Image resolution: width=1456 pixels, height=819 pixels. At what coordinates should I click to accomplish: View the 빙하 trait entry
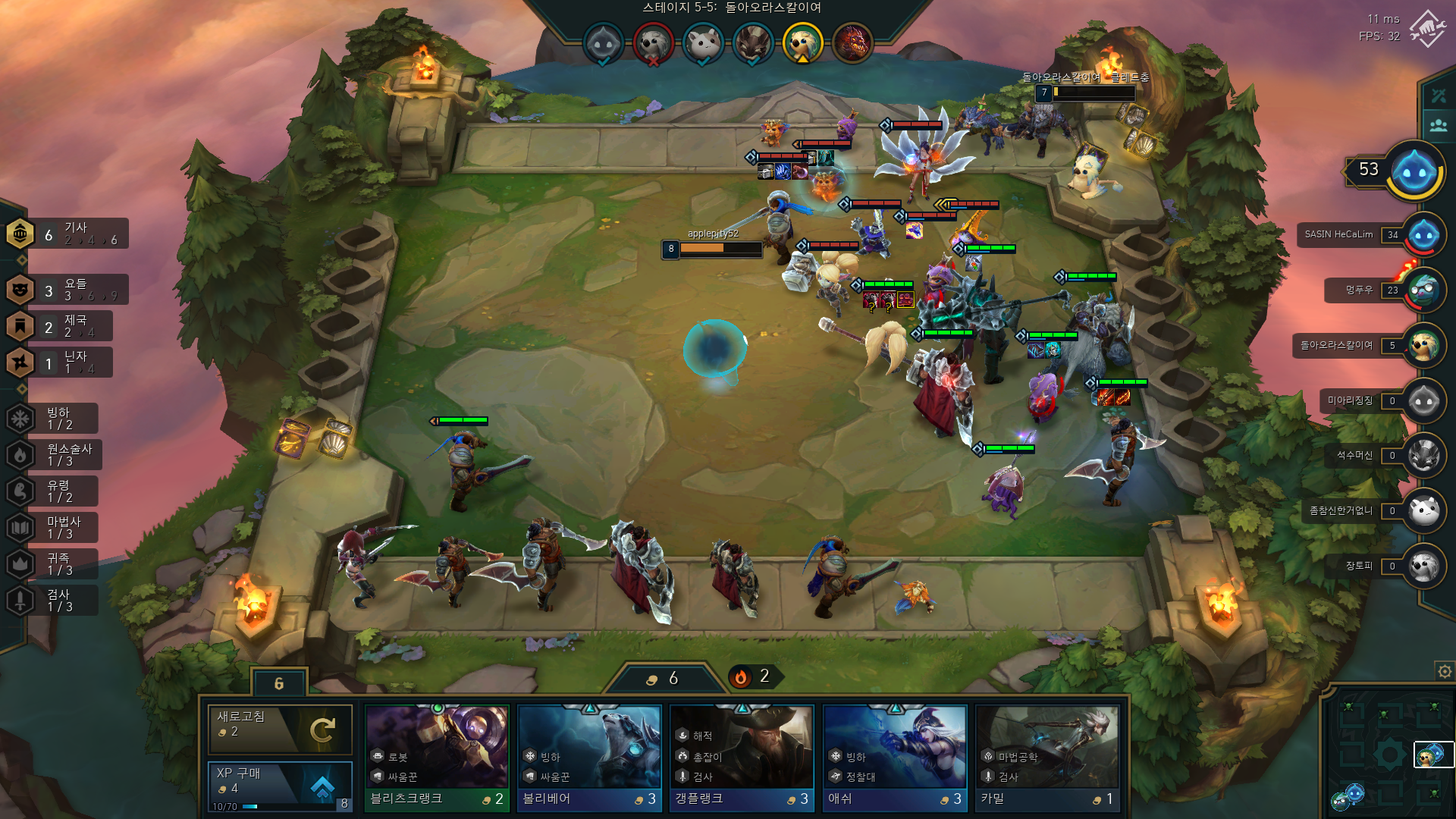[55, 419]
